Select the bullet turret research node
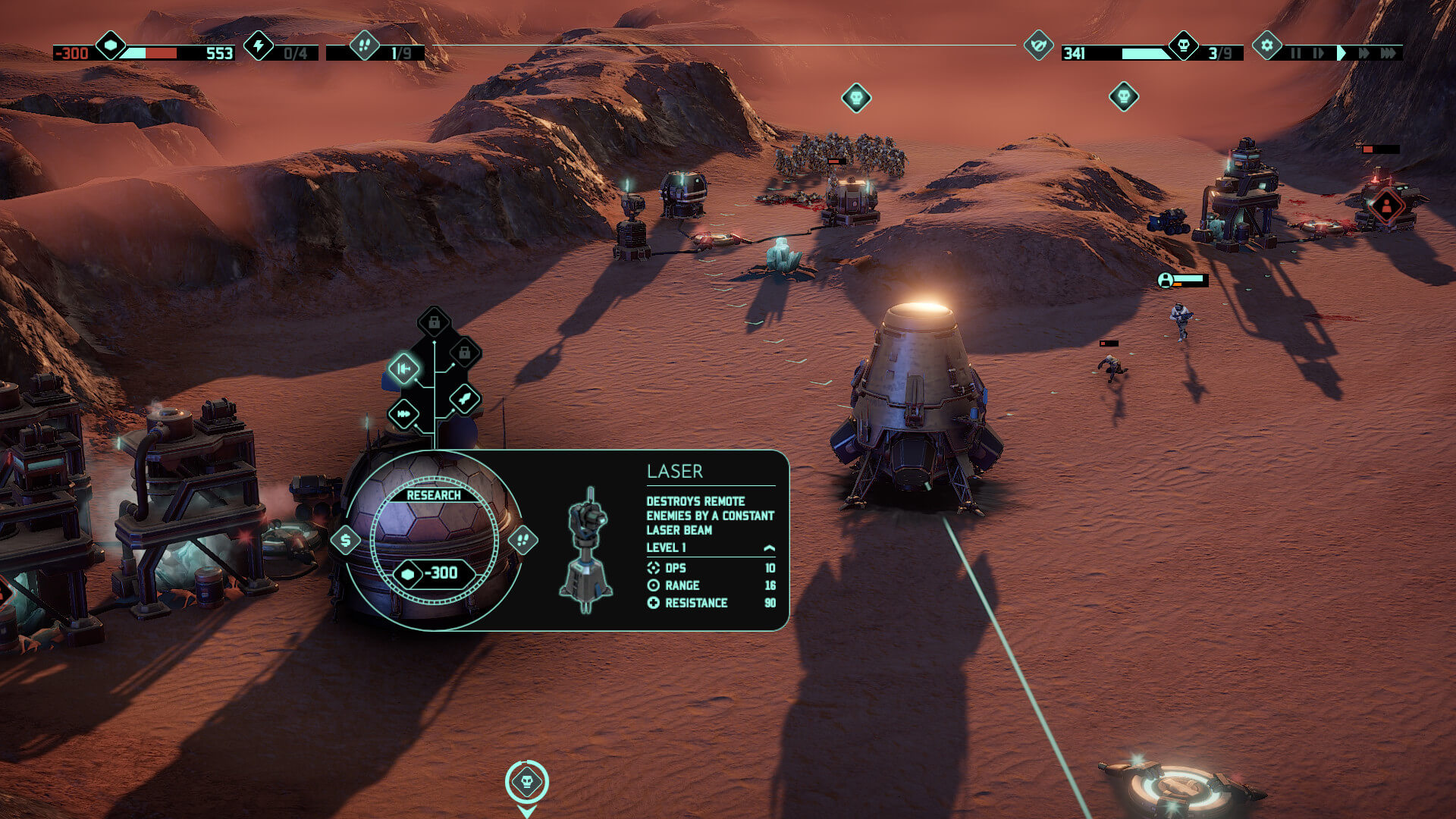Viewport: 1456px width, 819px height. [x=403, y=414]
